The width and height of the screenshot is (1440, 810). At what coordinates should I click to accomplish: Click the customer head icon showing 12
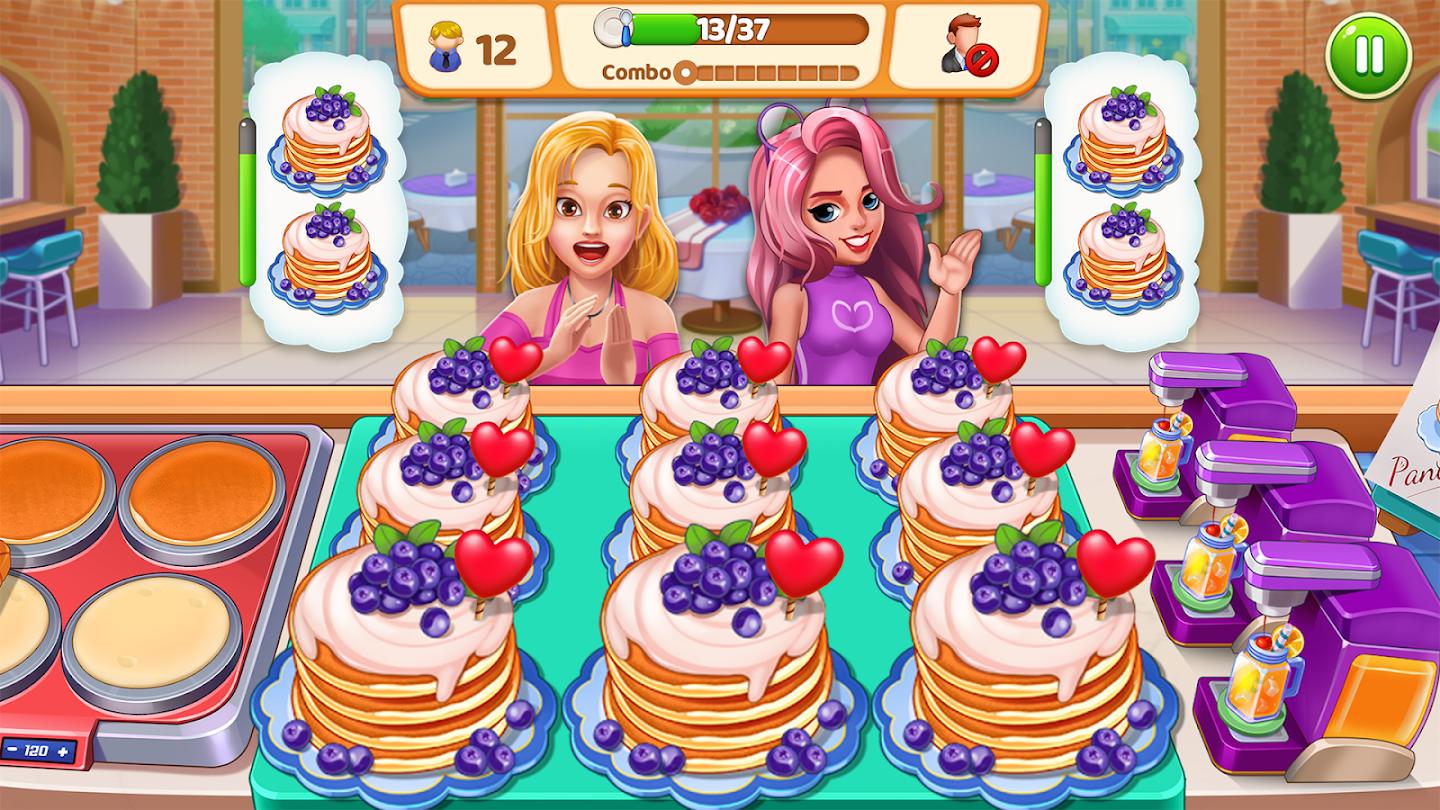449,43
